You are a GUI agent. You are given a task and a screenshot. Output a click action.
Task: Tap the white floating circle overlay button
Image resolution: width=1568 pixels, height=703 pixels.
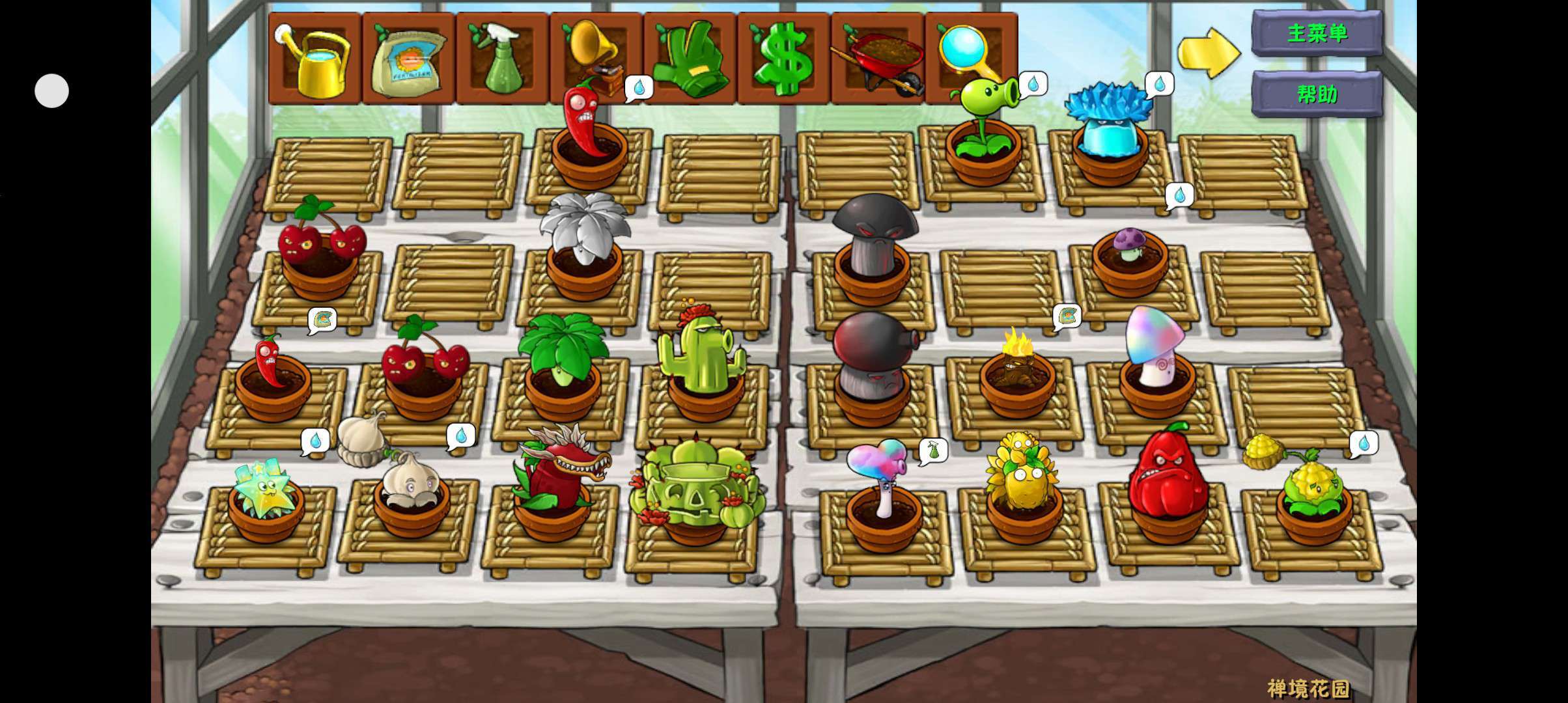point(52,90)
